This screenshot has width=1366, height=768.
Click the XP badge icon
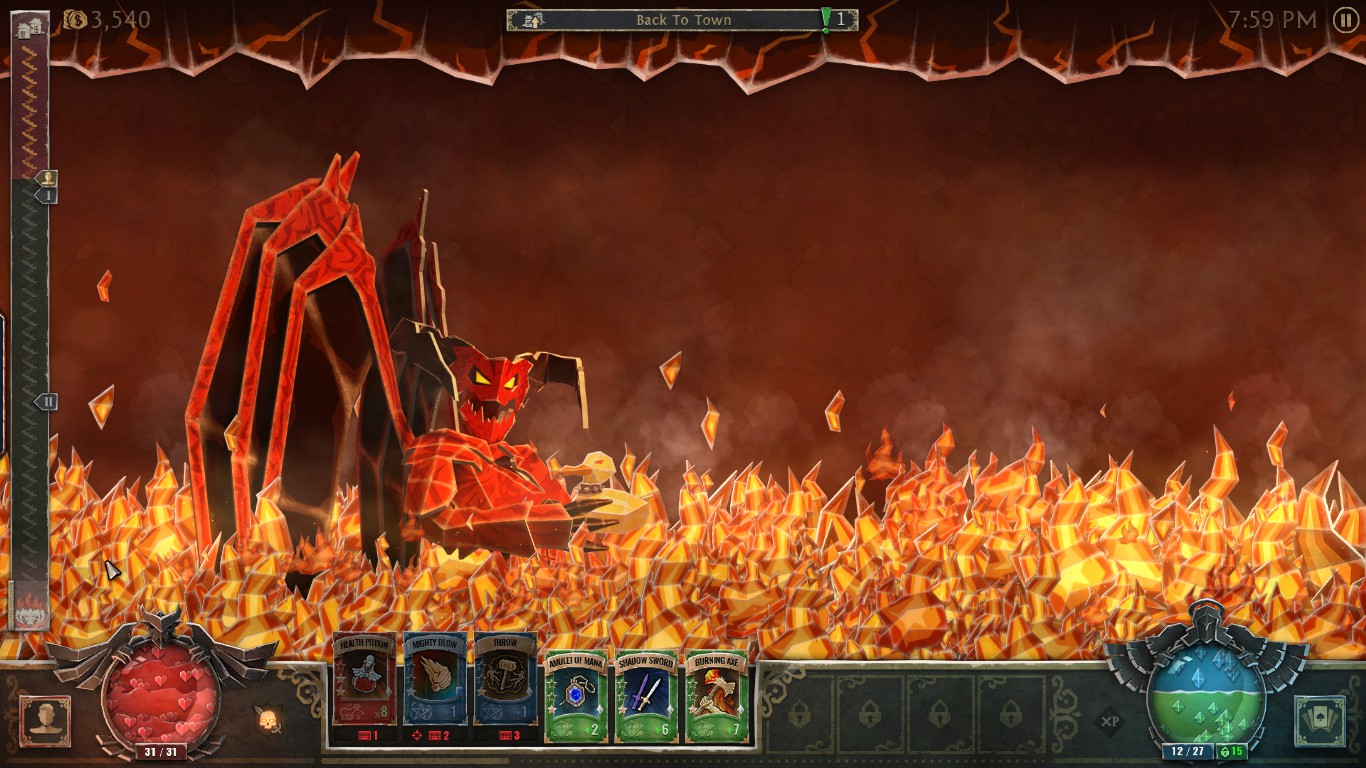tap(1109, 720)
